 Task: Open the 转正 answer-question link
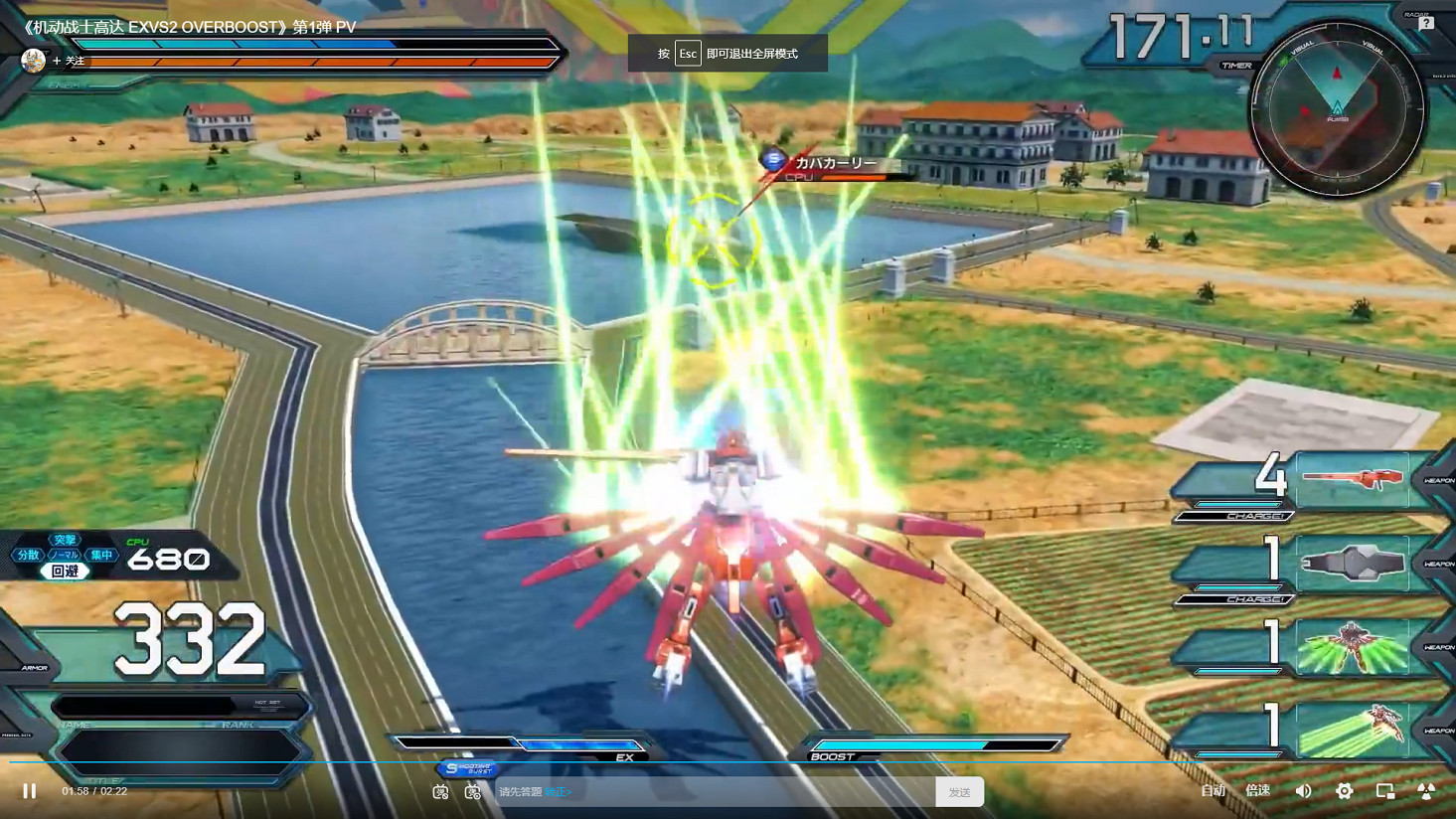pos(557,792)
